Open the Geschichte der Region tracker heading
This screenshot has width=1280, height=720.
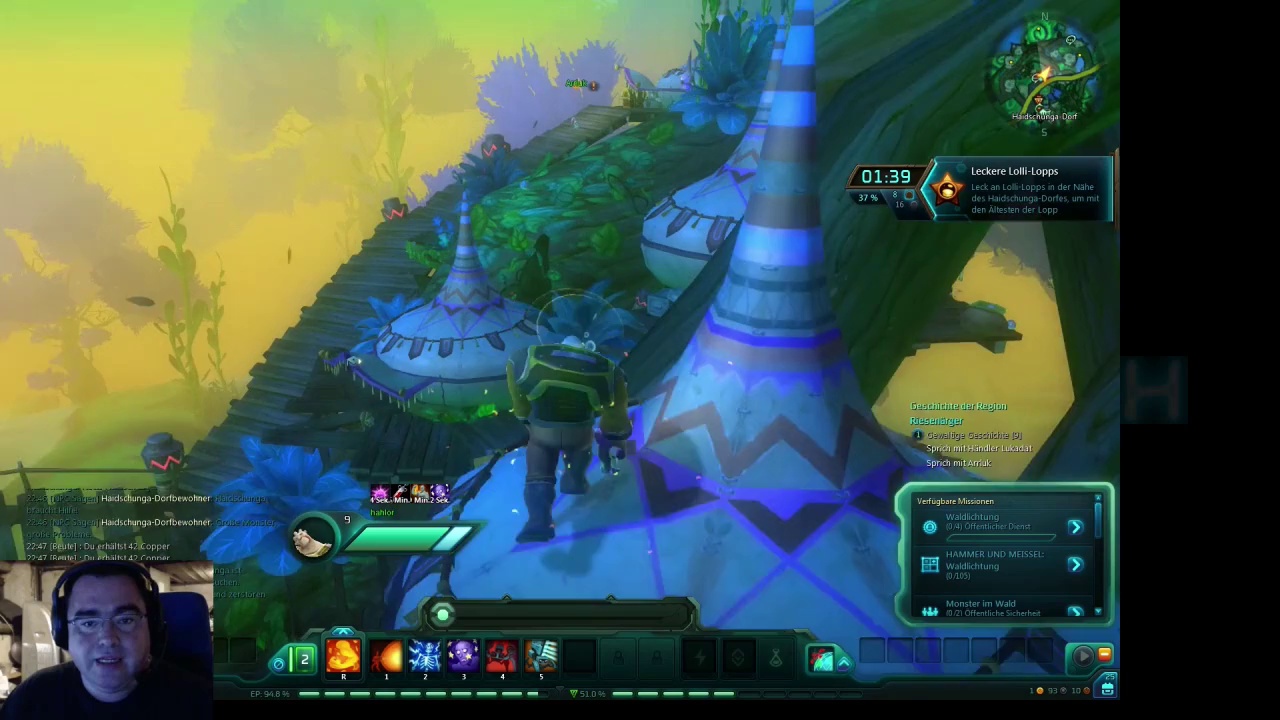pos(958,406)
